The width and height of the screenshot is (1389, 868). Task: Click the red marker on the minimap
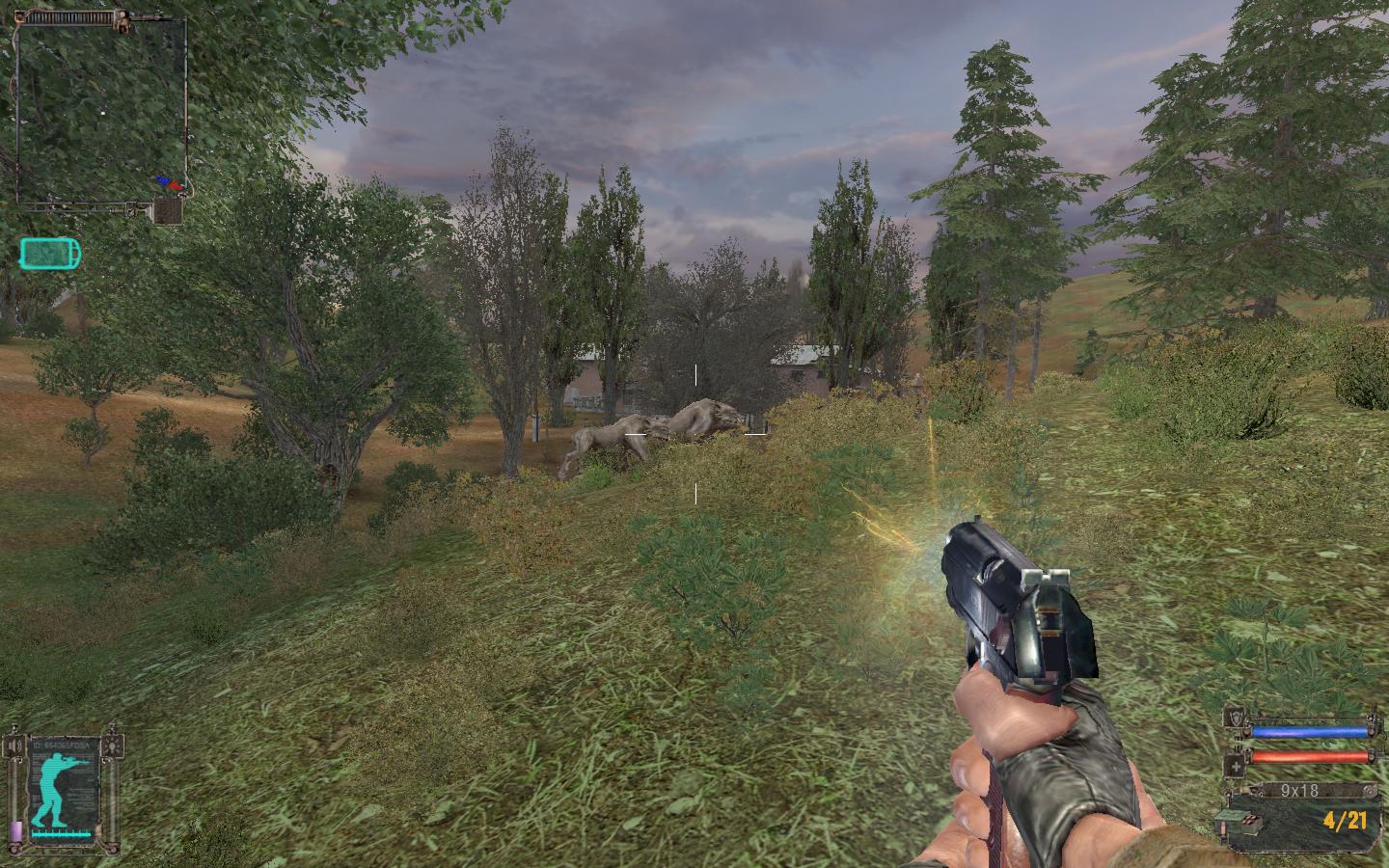pyautogui.click(x=174, y=182)
